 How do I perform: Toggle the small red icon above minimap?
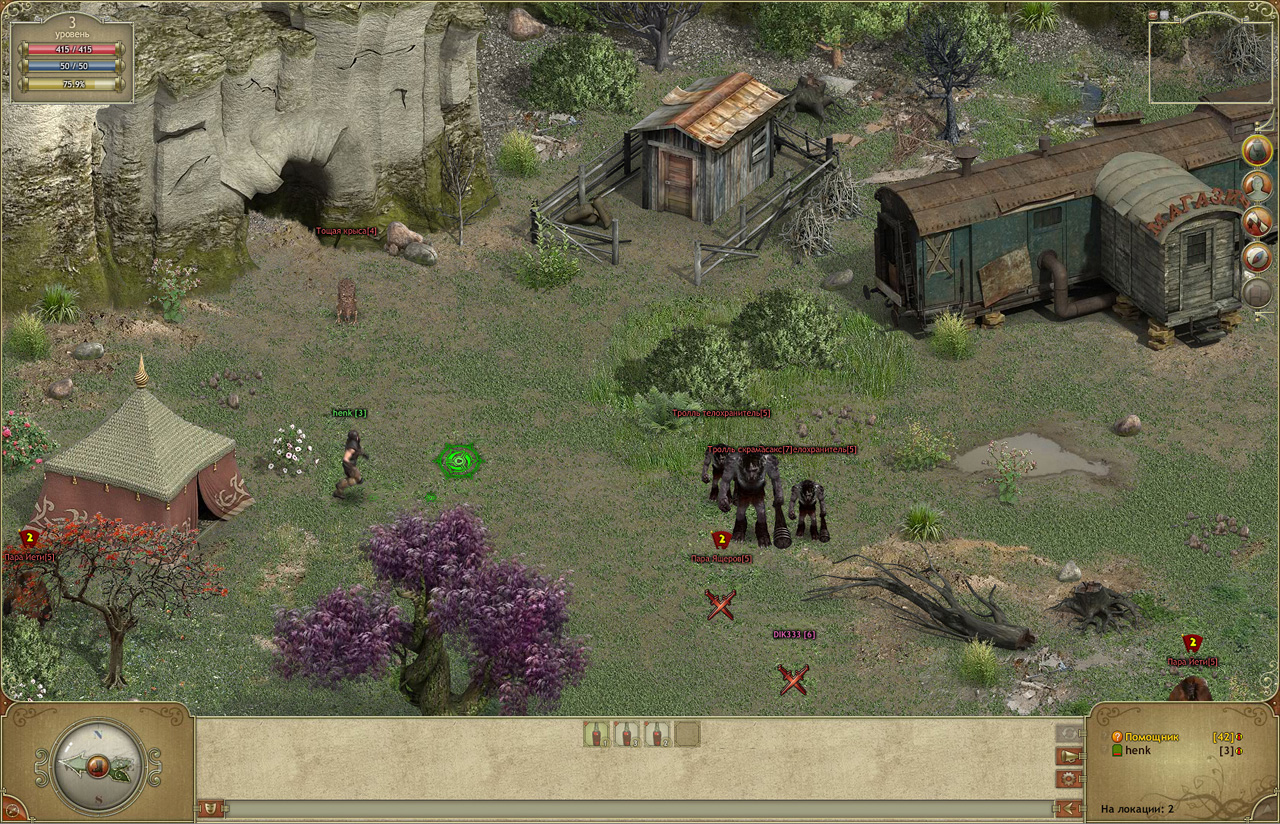pyautogui.click(x=1153, y=15)
